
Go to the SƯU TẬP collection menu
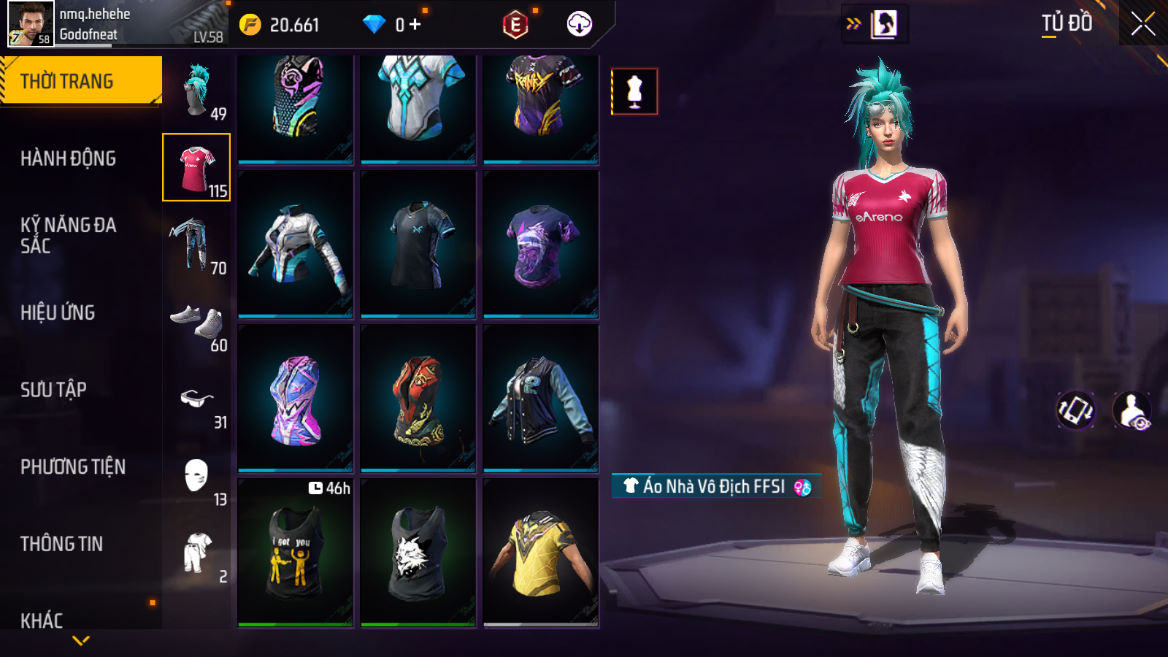tap(54, 389)
